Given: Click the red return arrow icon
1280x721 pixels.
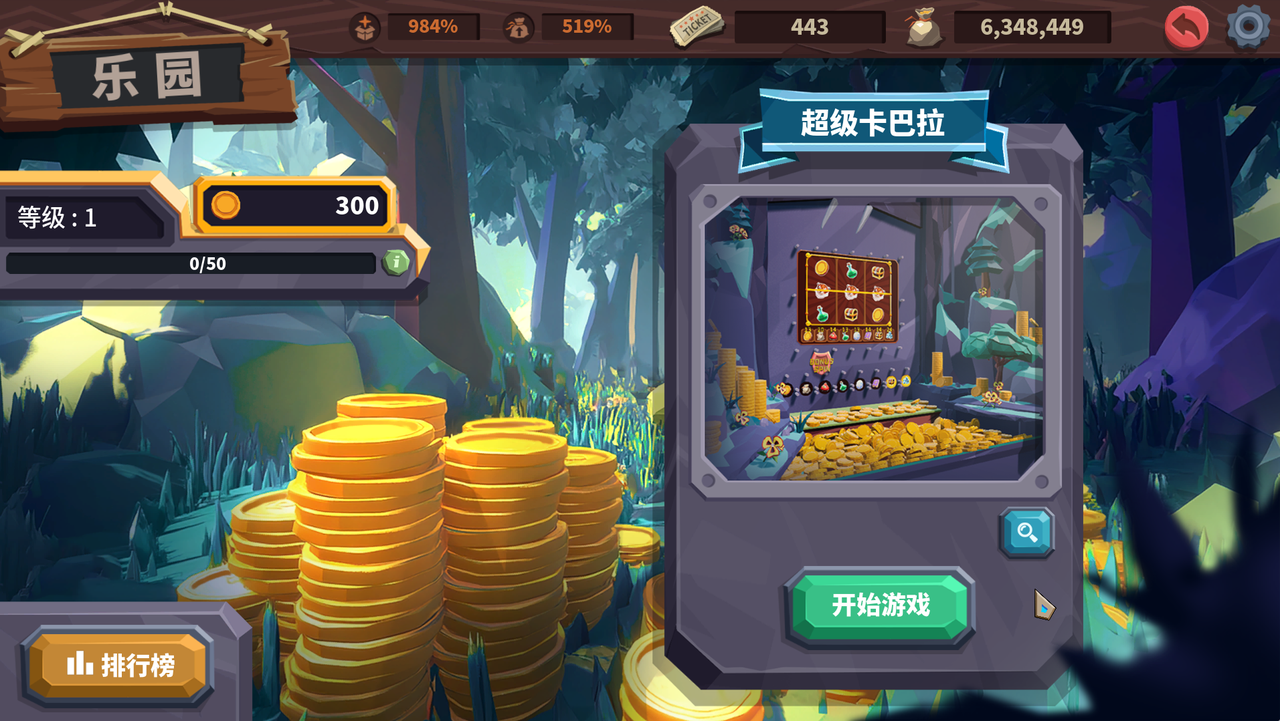Looking at the screenshot, I should tap(1186, 27).
